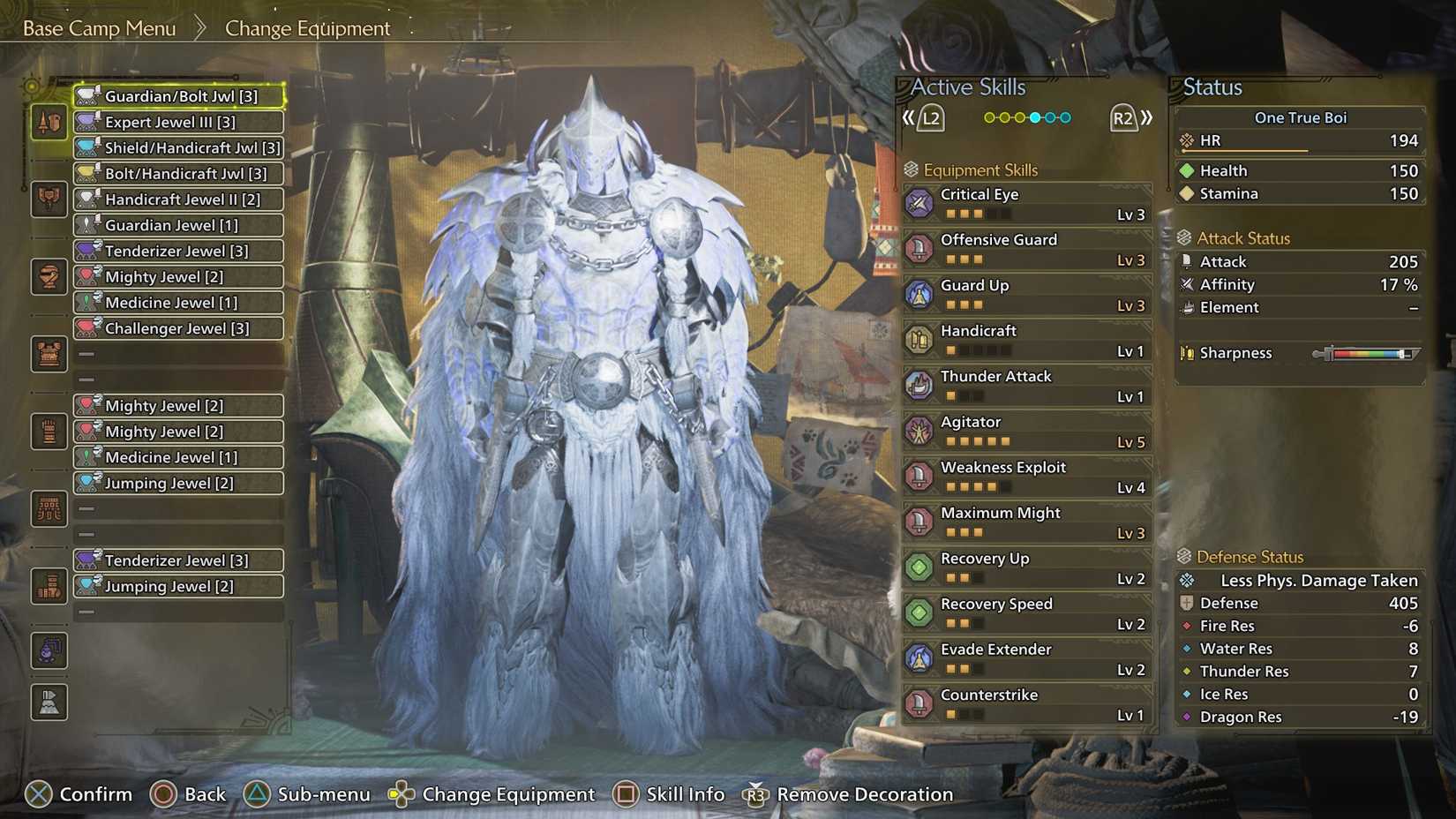Click the Change Equipment breadcrumb
Image resolution: width=1456 pixels, height=819 pixels.
pyautogui.click(x=308, y=28)
